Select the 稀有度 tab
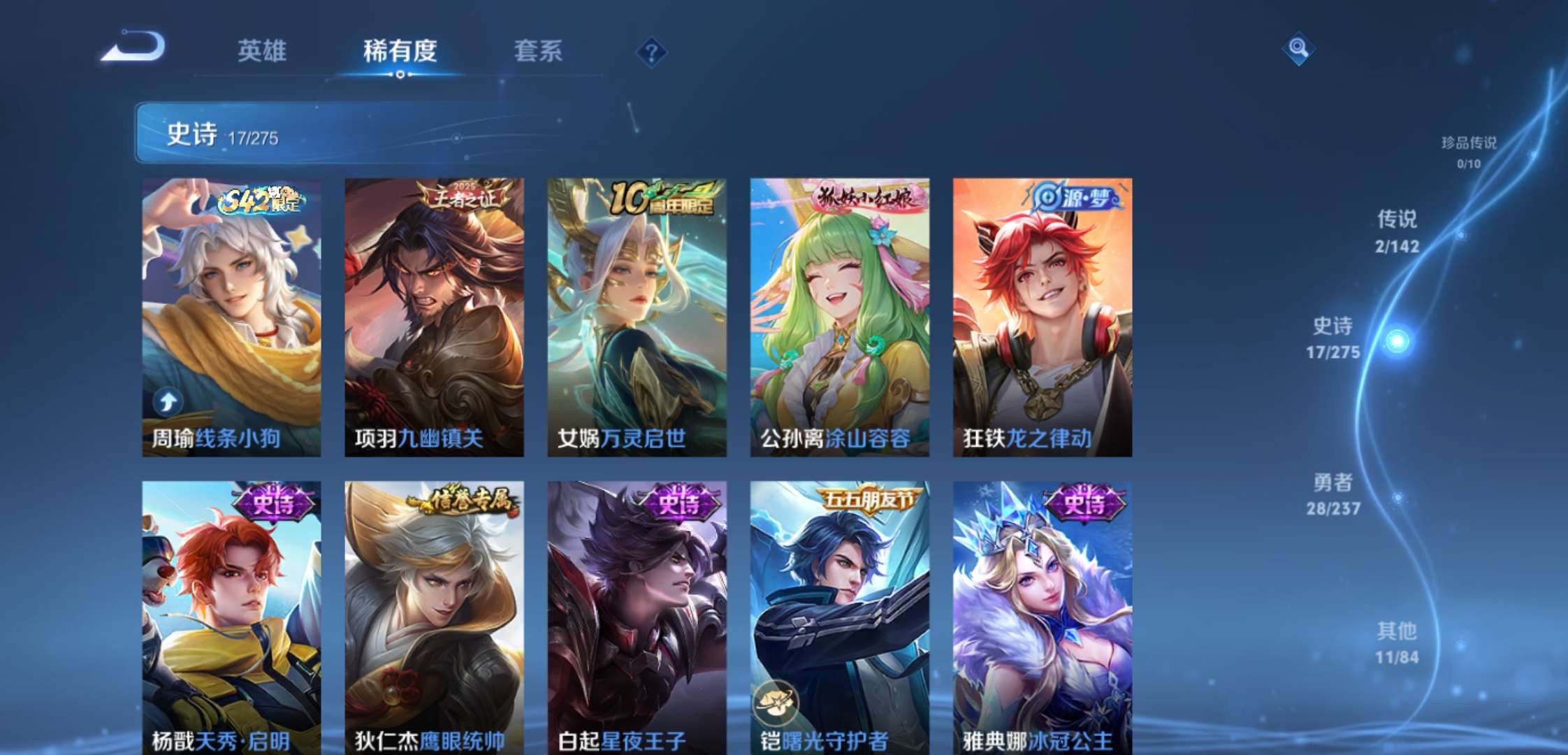 (x=400, y=52)
